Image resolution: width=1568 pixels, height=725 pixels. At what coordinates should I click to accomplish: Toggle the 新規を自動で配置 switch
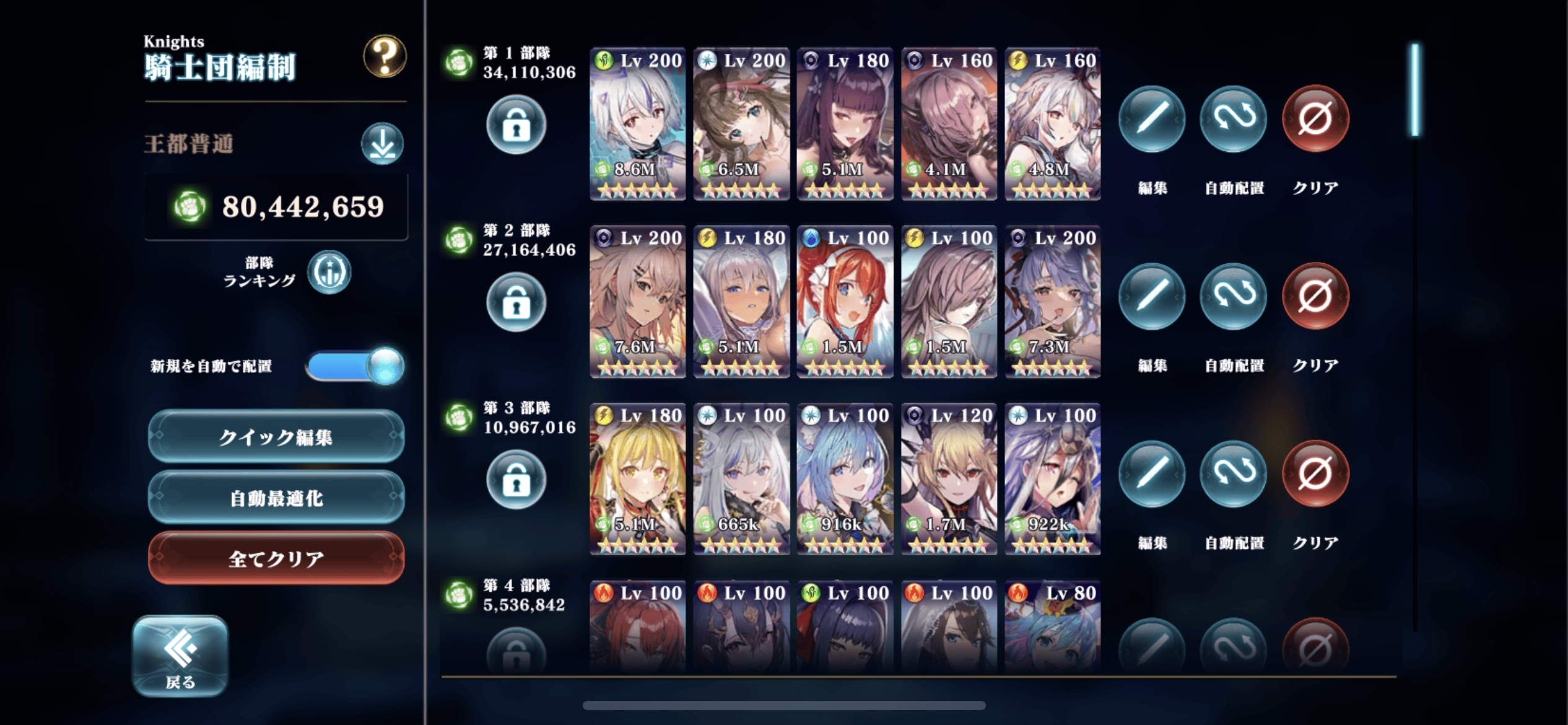(x=355, y=366)
